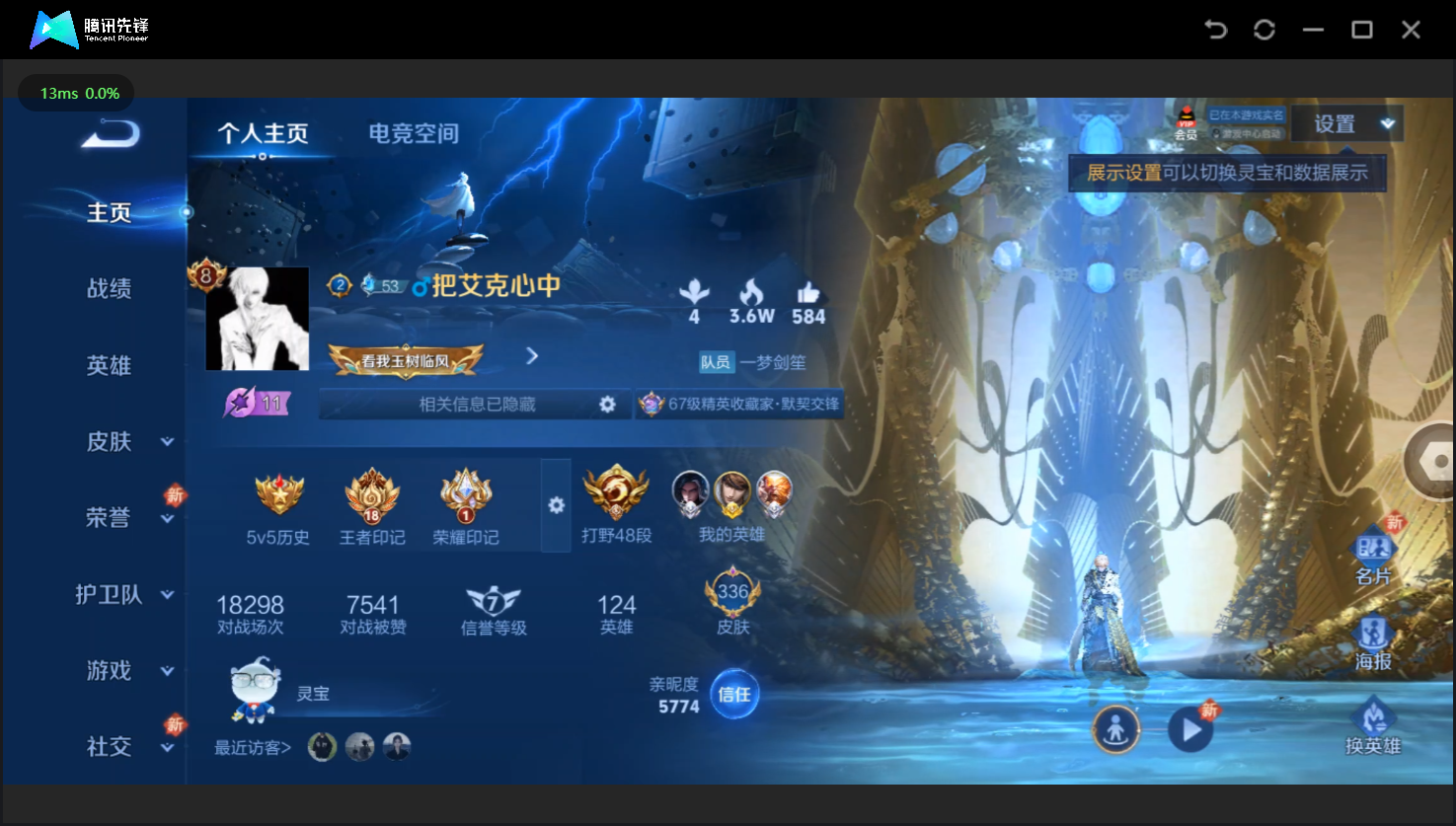This screenshot has width=1456, height=826.
Task: Open the 战绩 sidebar entry
Action: pyautogui.click(x=109, y=288)
